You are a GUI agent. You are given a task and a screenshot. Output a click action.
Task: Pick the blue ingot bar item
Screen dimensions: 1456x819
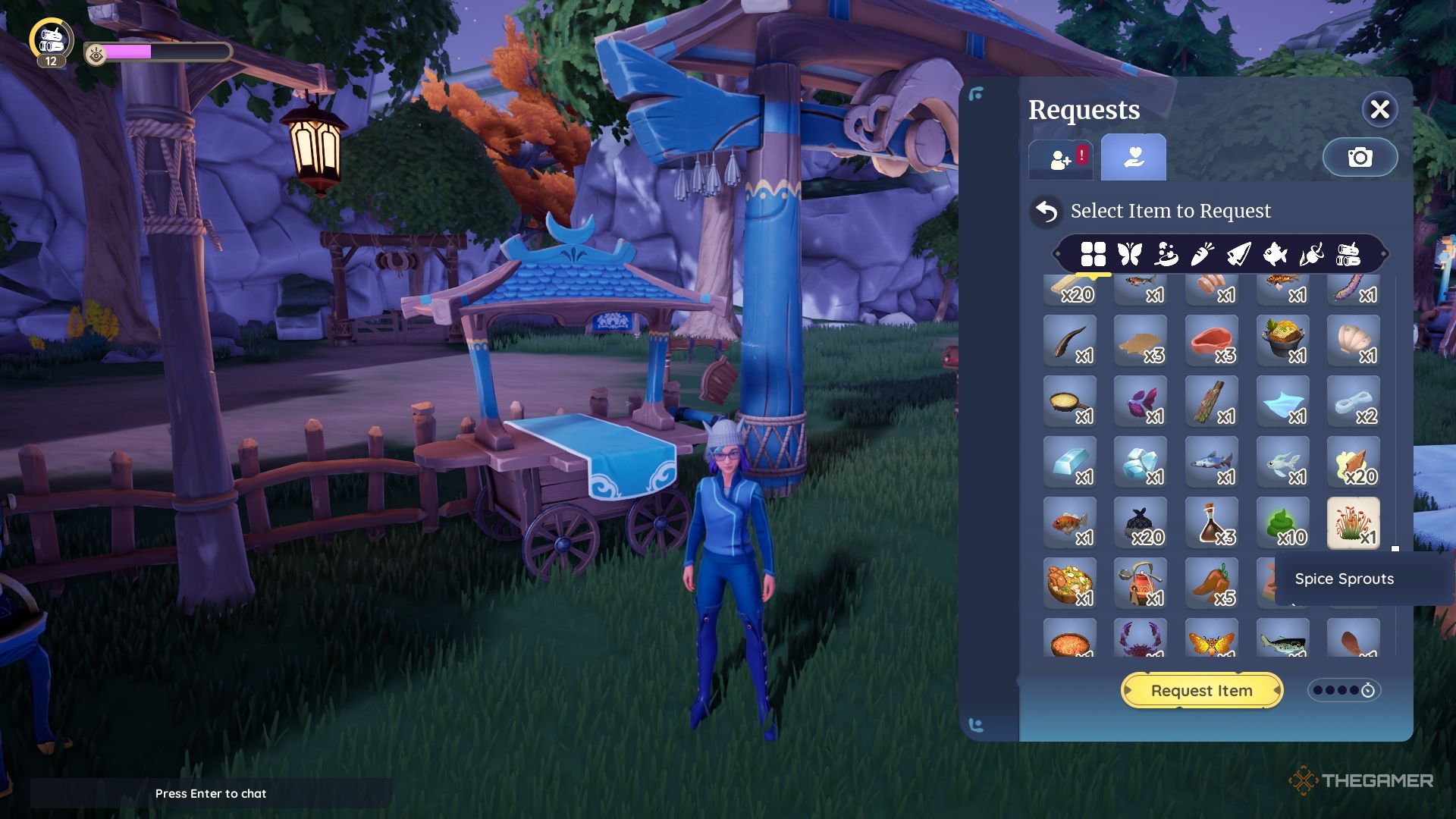coord(1069,462)
